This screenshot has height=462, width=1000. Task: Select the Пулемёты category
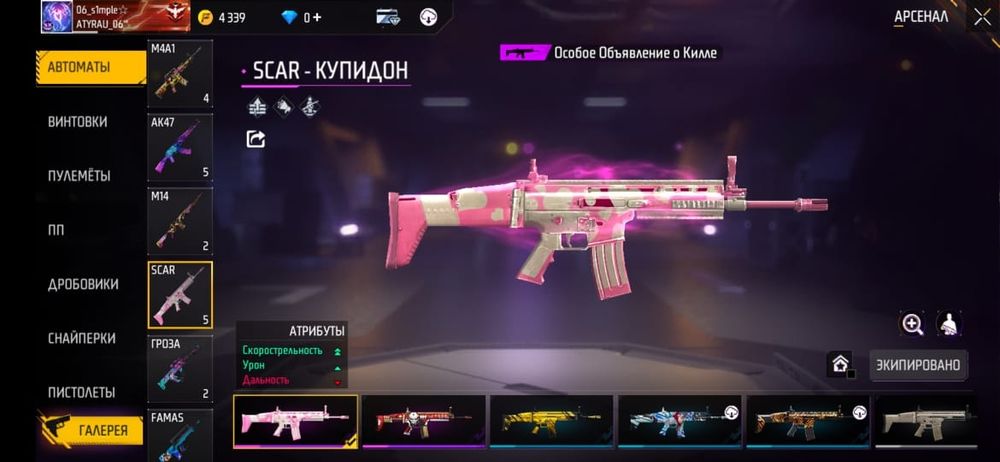(79, 176)
